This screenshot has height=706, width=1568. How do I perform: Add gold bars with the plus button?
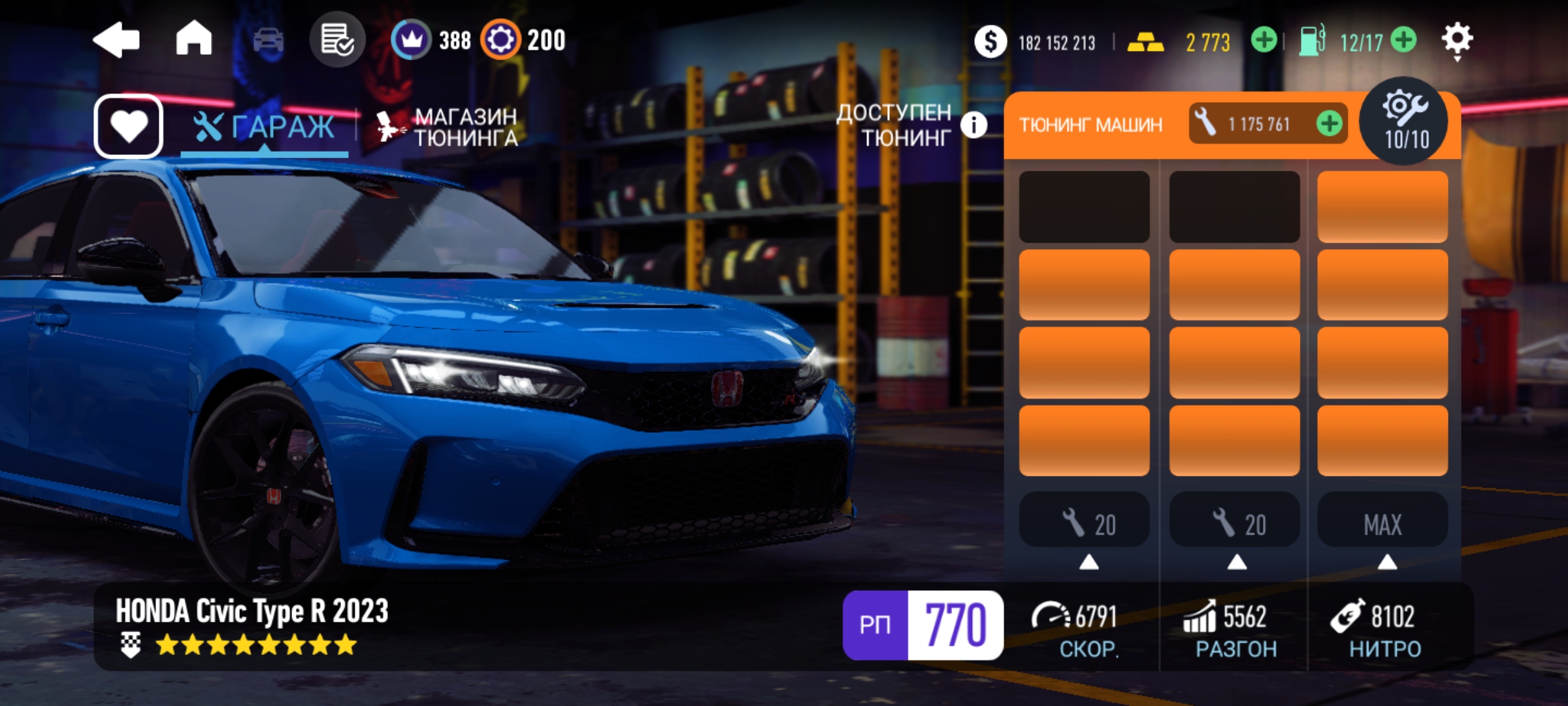point(1264,41)
